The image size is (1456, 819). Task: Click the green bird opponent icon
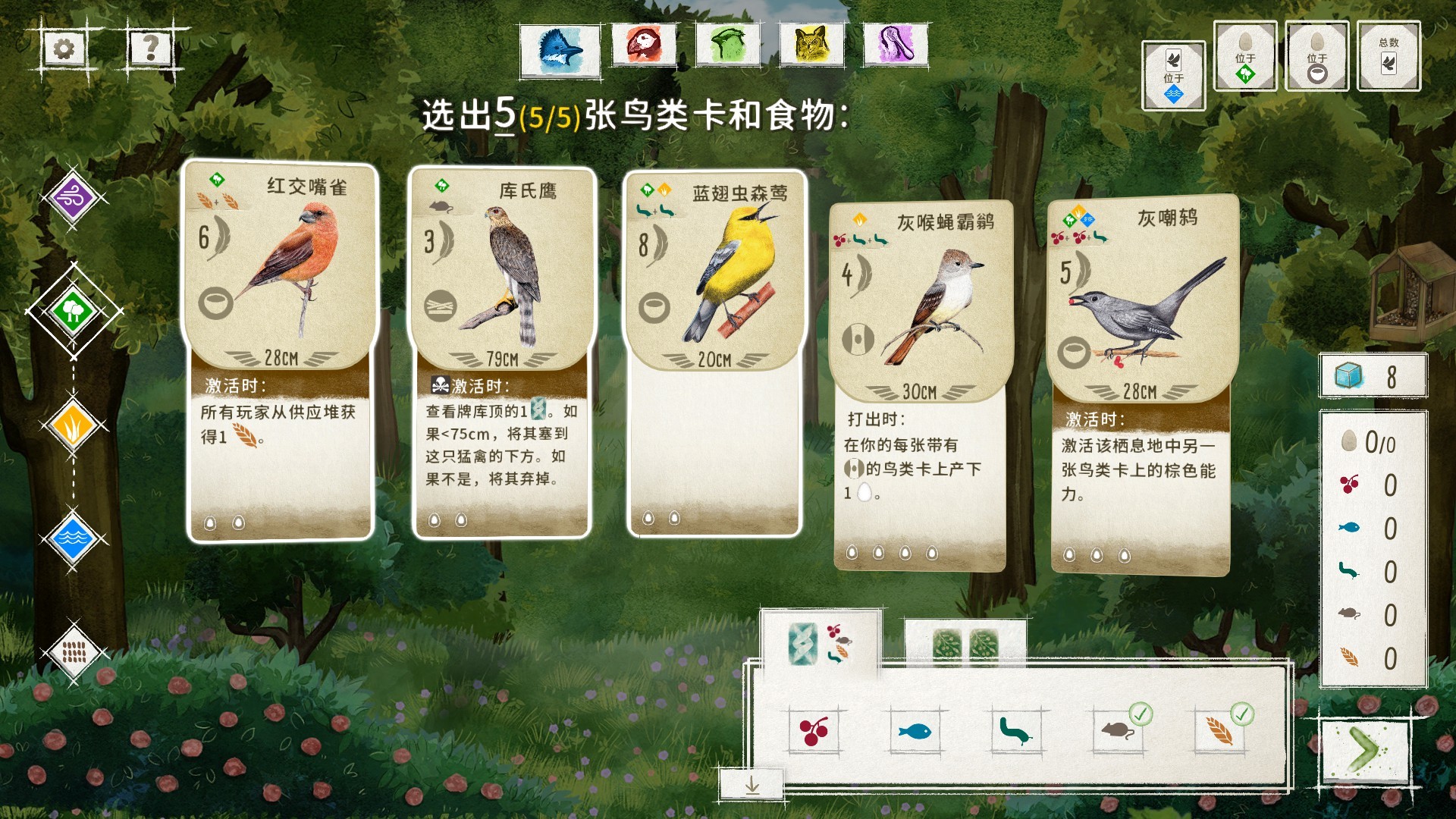click(728, 45)
